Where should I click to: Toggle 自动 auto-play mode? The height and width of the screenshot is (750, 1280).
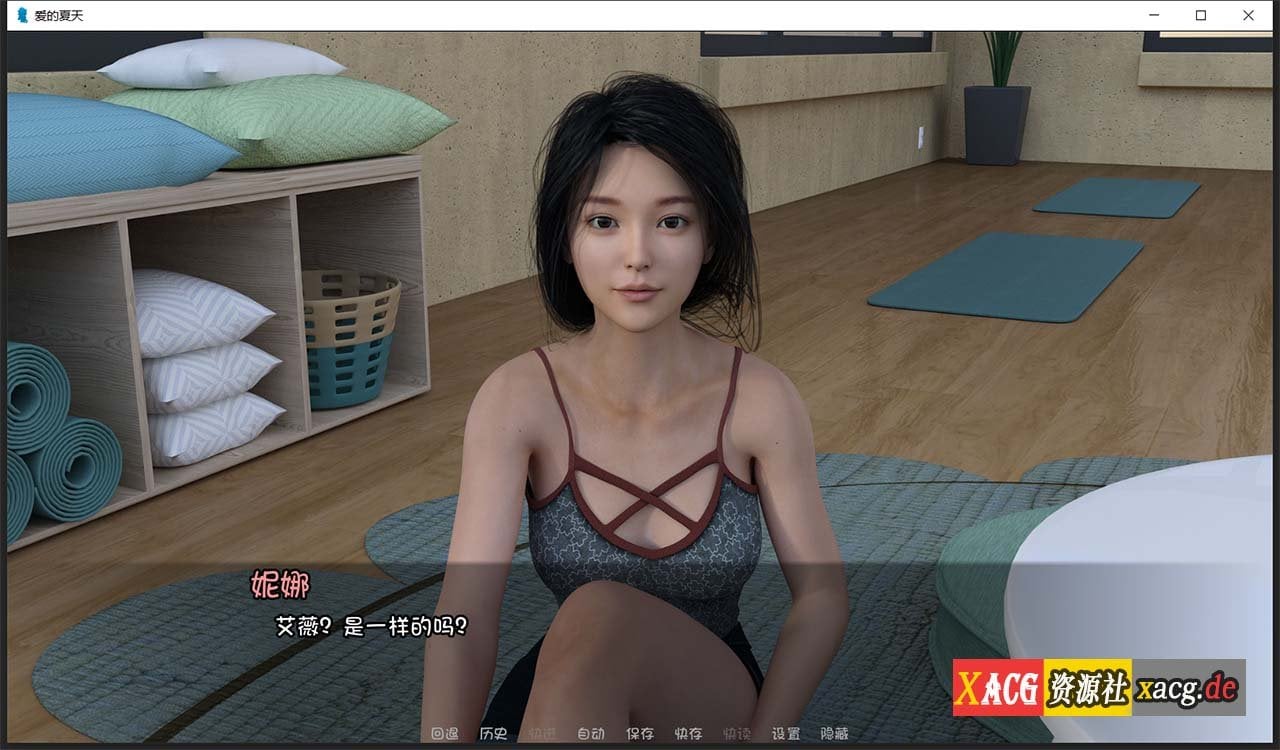click(x=592, y=733)
